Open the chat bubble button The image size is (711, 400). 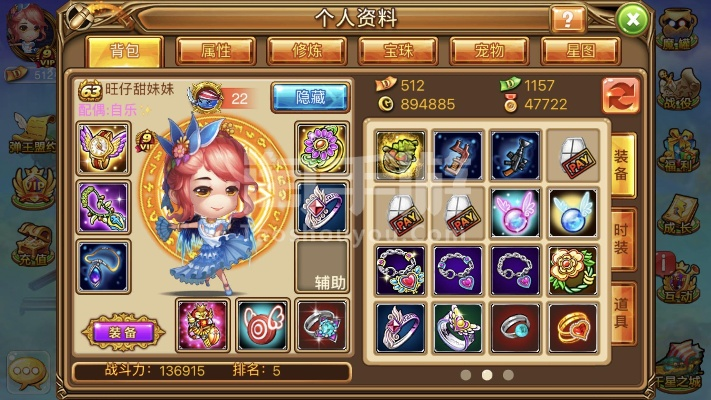click(x=27, y=372)
